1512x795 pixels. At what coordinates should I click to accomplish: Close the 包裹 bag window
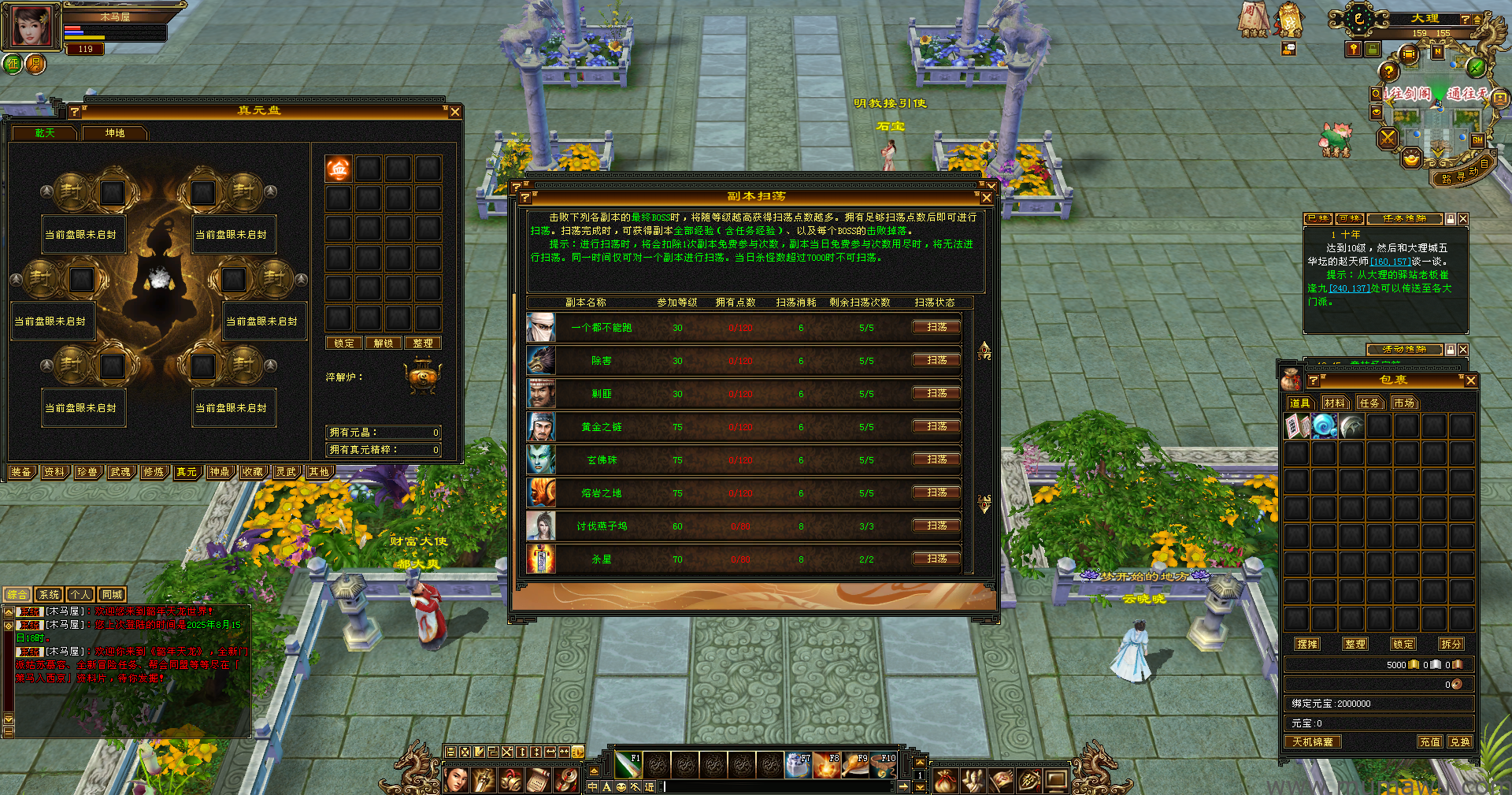point(1470,381)
